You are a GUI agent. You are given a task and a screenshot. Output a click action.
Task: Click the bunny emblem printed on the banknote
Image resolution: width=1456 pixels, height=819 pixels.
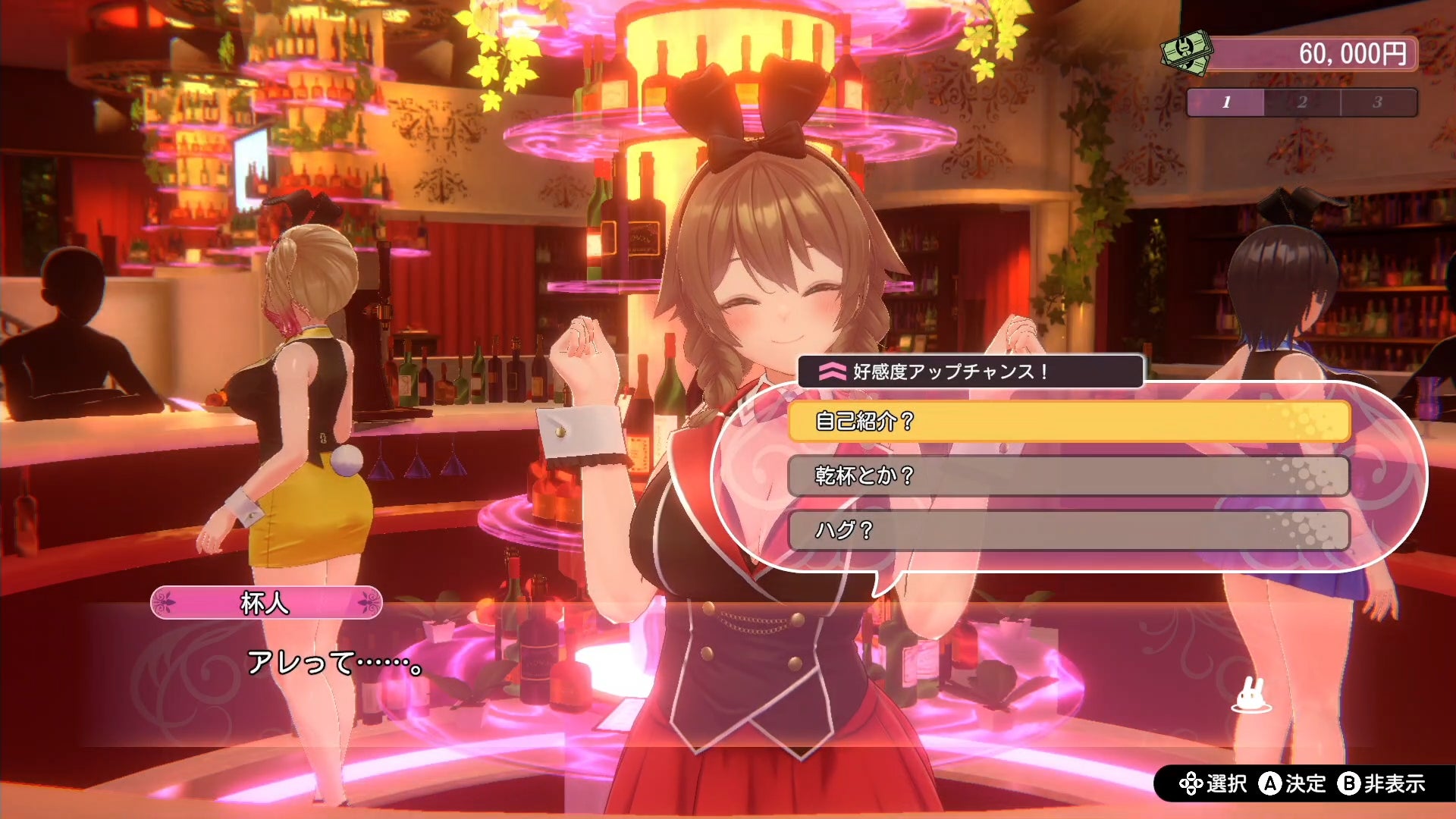click(x=1183, y=47)
